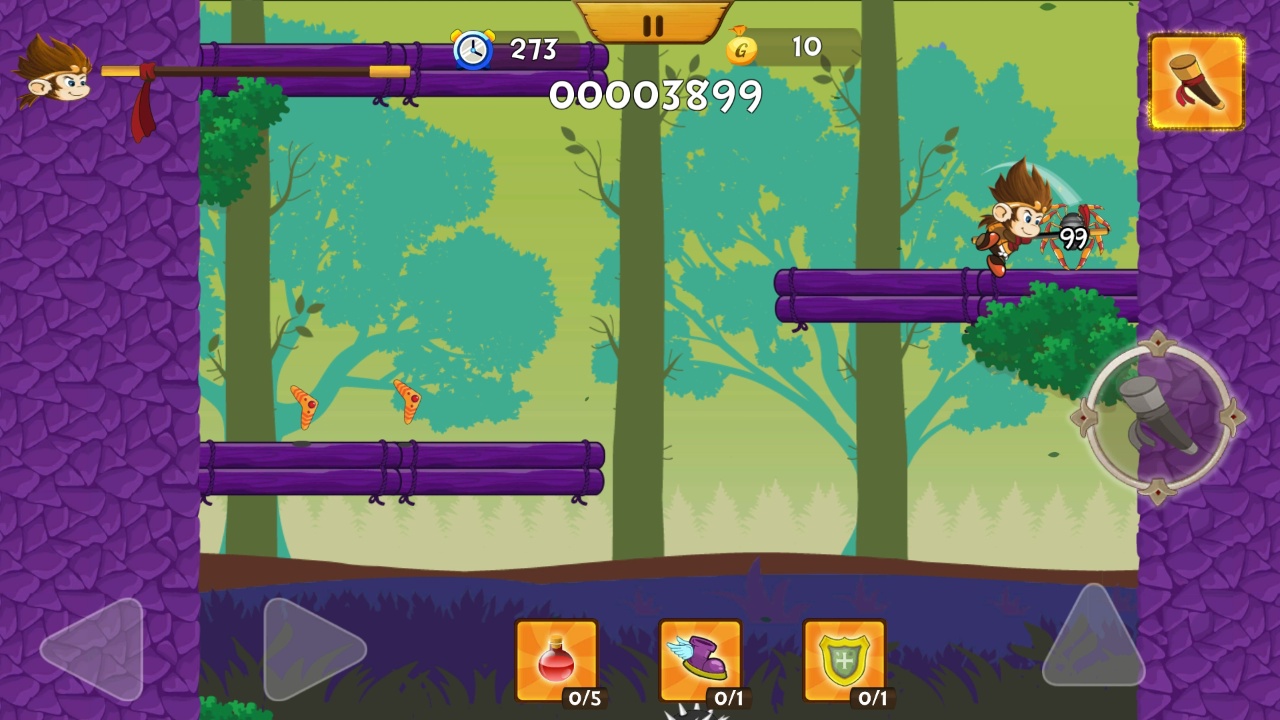Image resolution: width=1280 pixels, height=720 pixels.
Task: Use the shield item
Action: [845, 660]
